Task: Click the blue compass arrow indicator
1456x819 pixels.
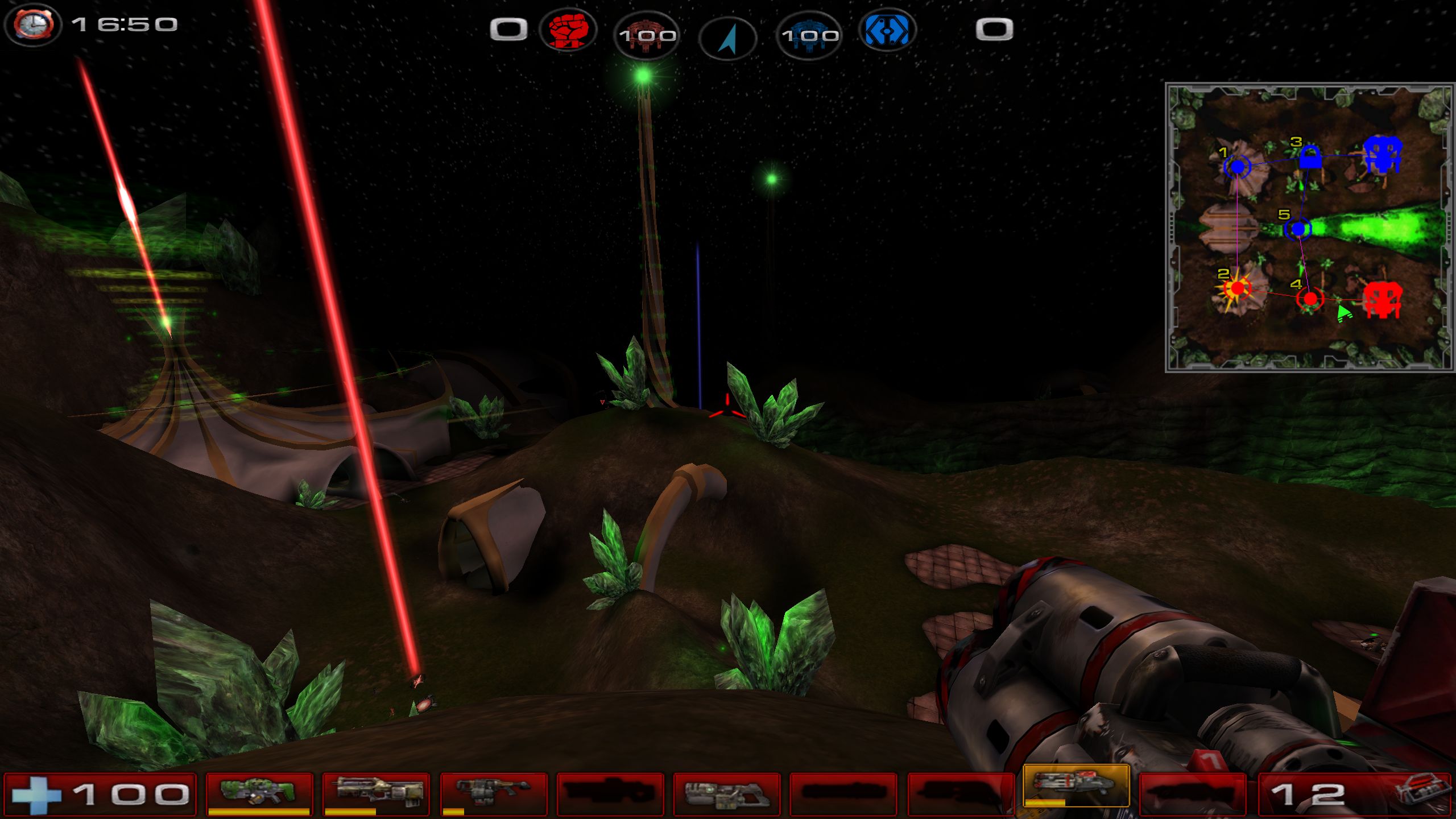Action: (727, 38)
